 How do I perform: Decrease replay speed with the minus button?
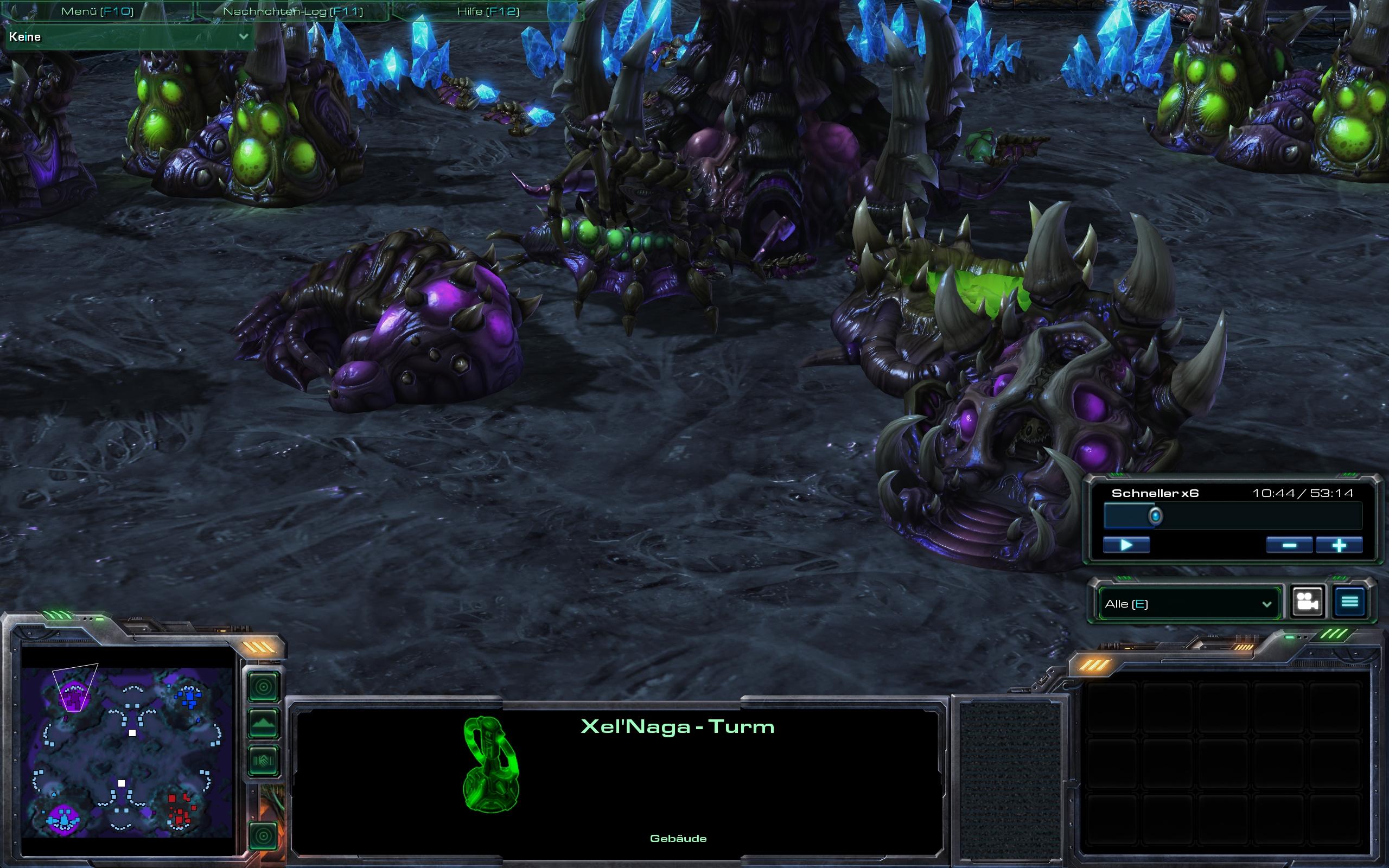point(1289,545)
